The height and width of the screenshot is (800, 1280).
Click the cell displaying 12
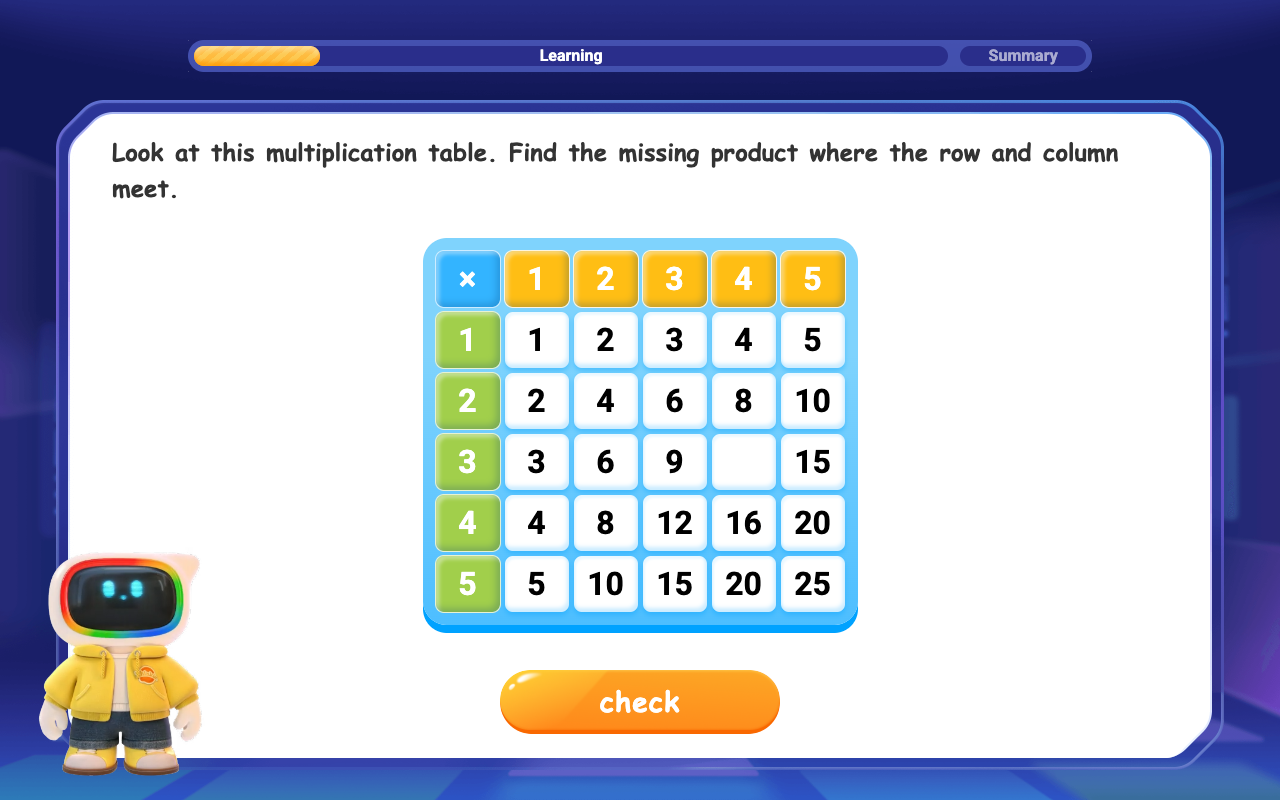pos(674,522)
